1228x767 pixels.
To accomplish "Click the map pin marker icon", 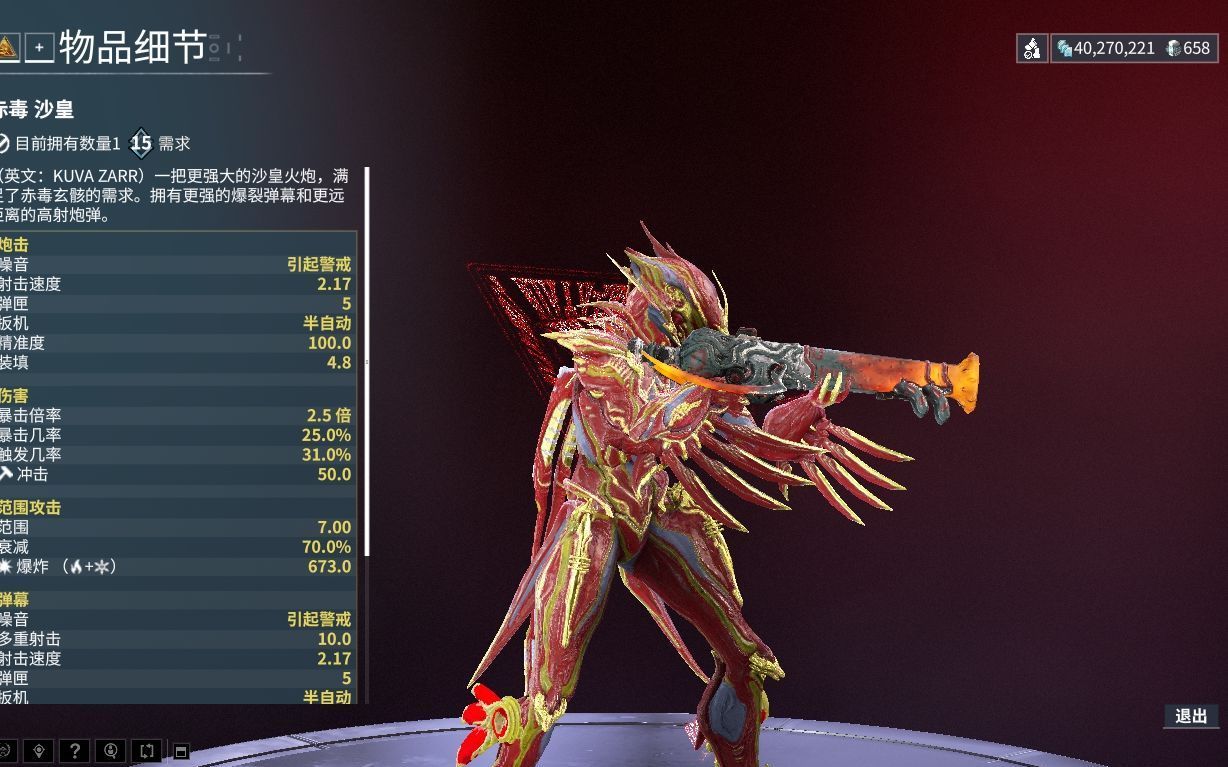I will (38, 750).
